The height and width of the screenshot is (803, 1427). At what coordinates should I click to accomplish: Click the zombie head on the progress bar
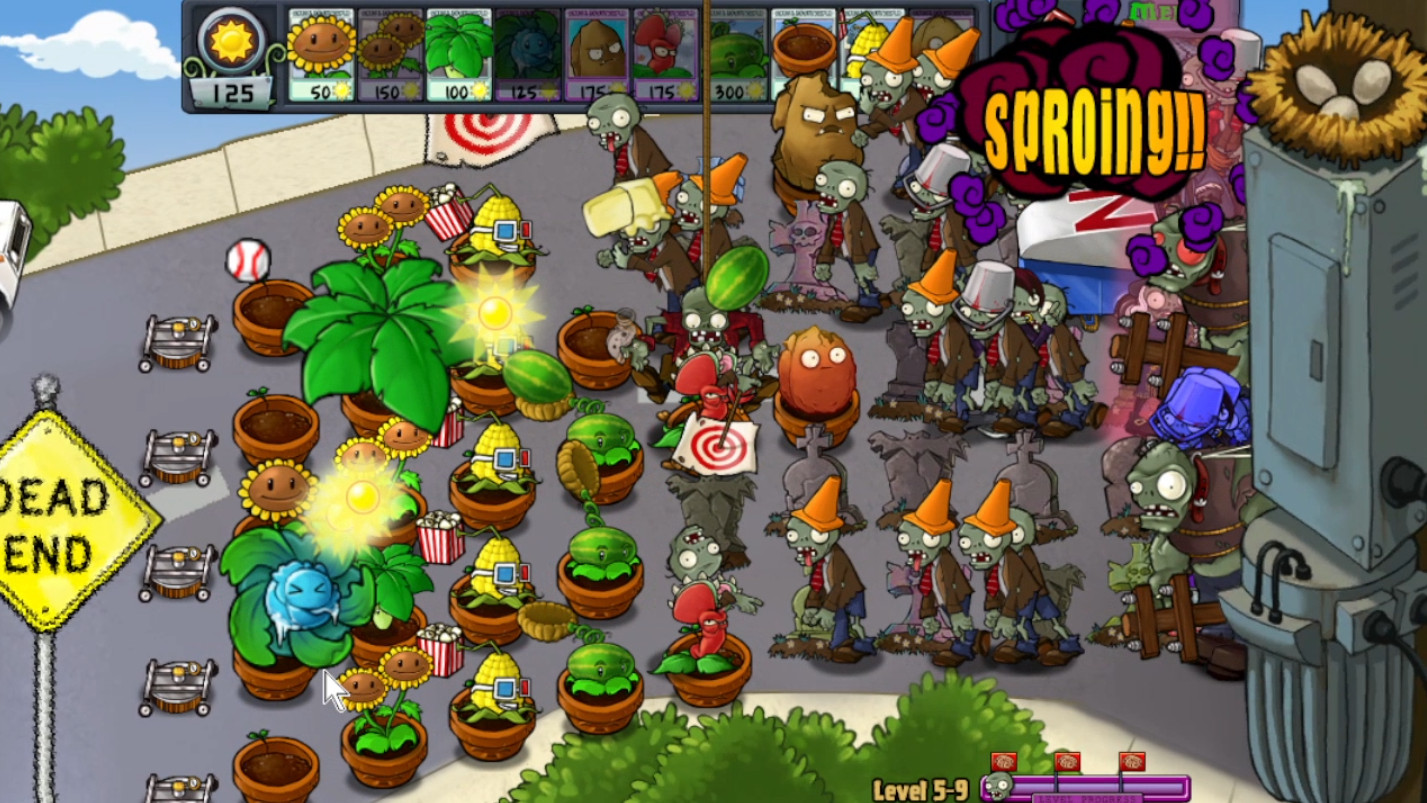coord(997,785)
